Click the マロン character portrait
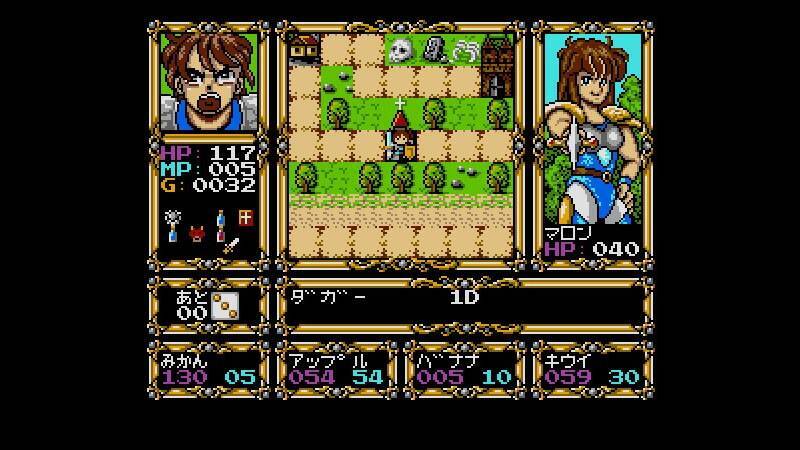Screen dimensions: 800x450 (x=589, y=140)
